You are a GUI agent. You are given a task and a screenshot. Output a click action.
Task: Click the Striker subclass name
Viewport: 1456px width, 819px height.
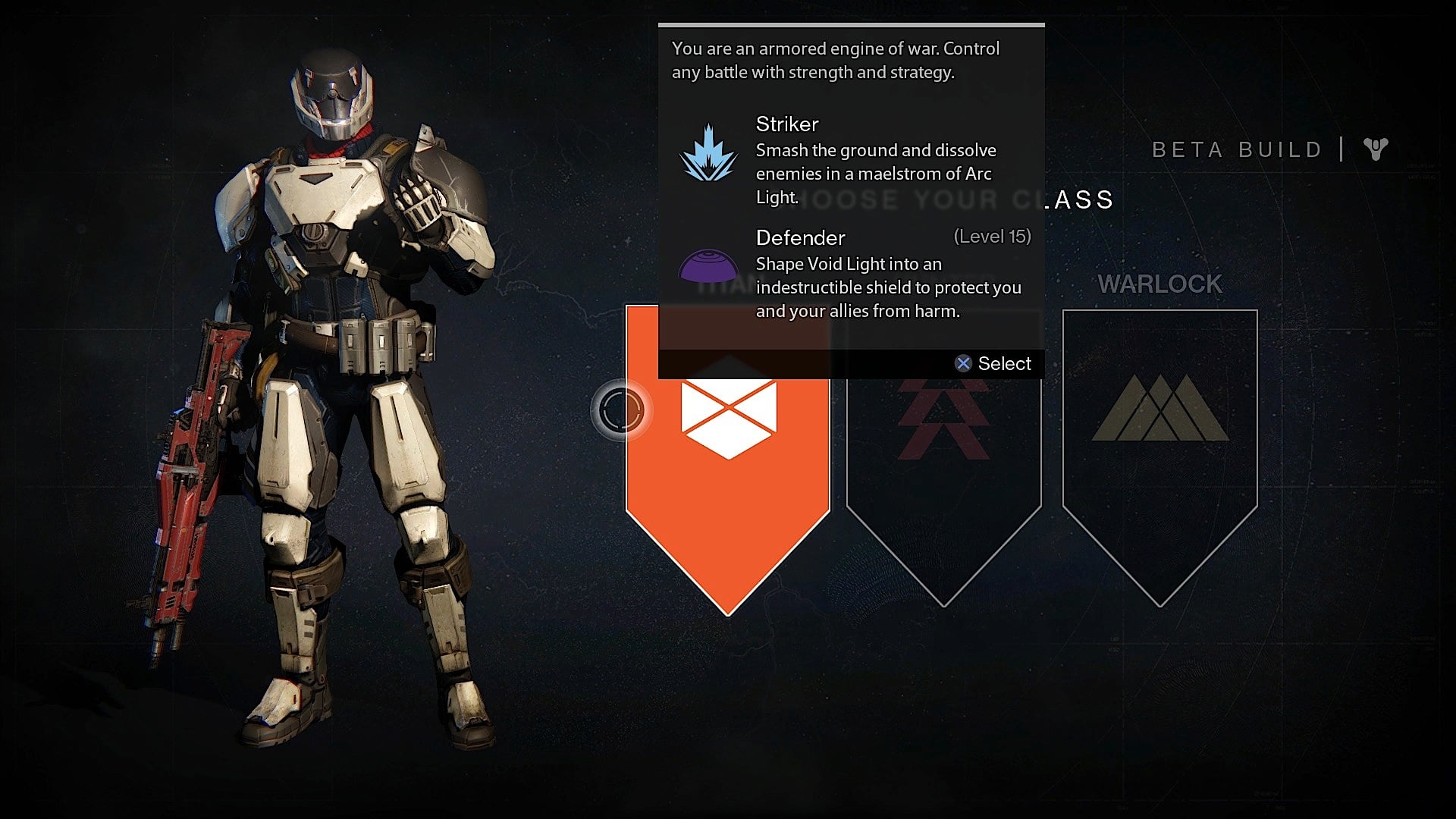click(787, 124)
